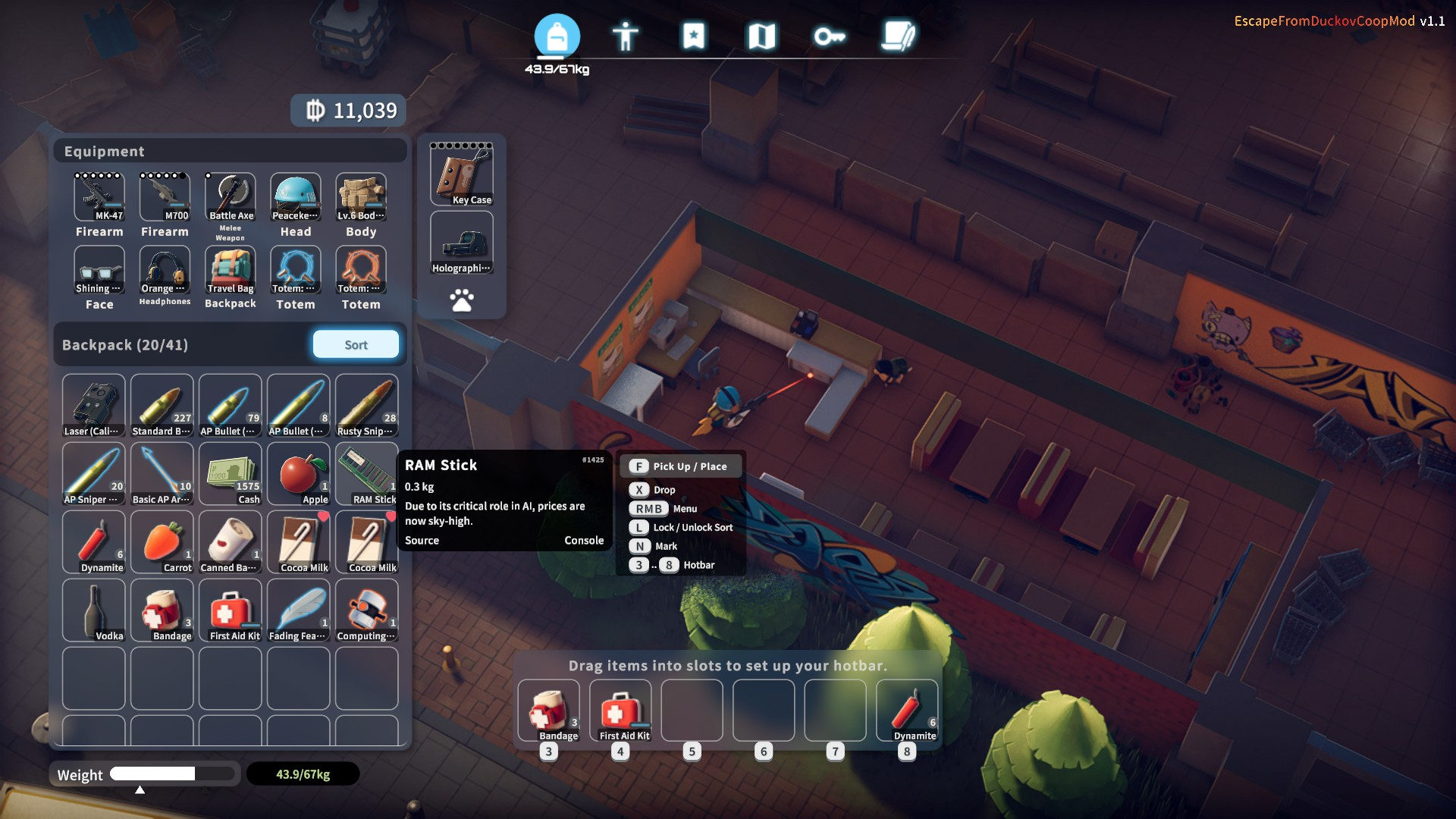Open the keys tab

click(x=829, y=36)
